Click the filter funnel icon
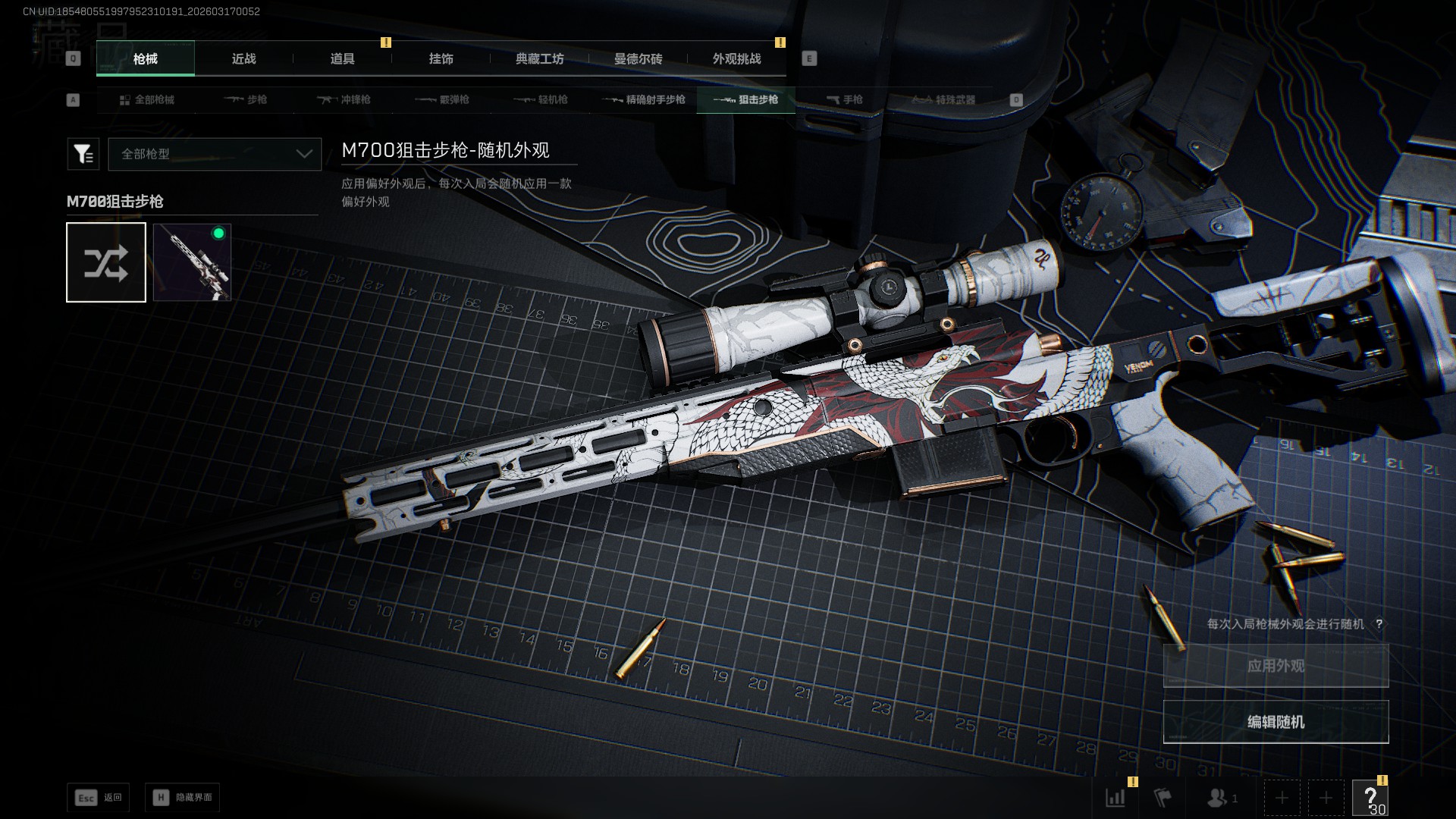 point(83,154)
